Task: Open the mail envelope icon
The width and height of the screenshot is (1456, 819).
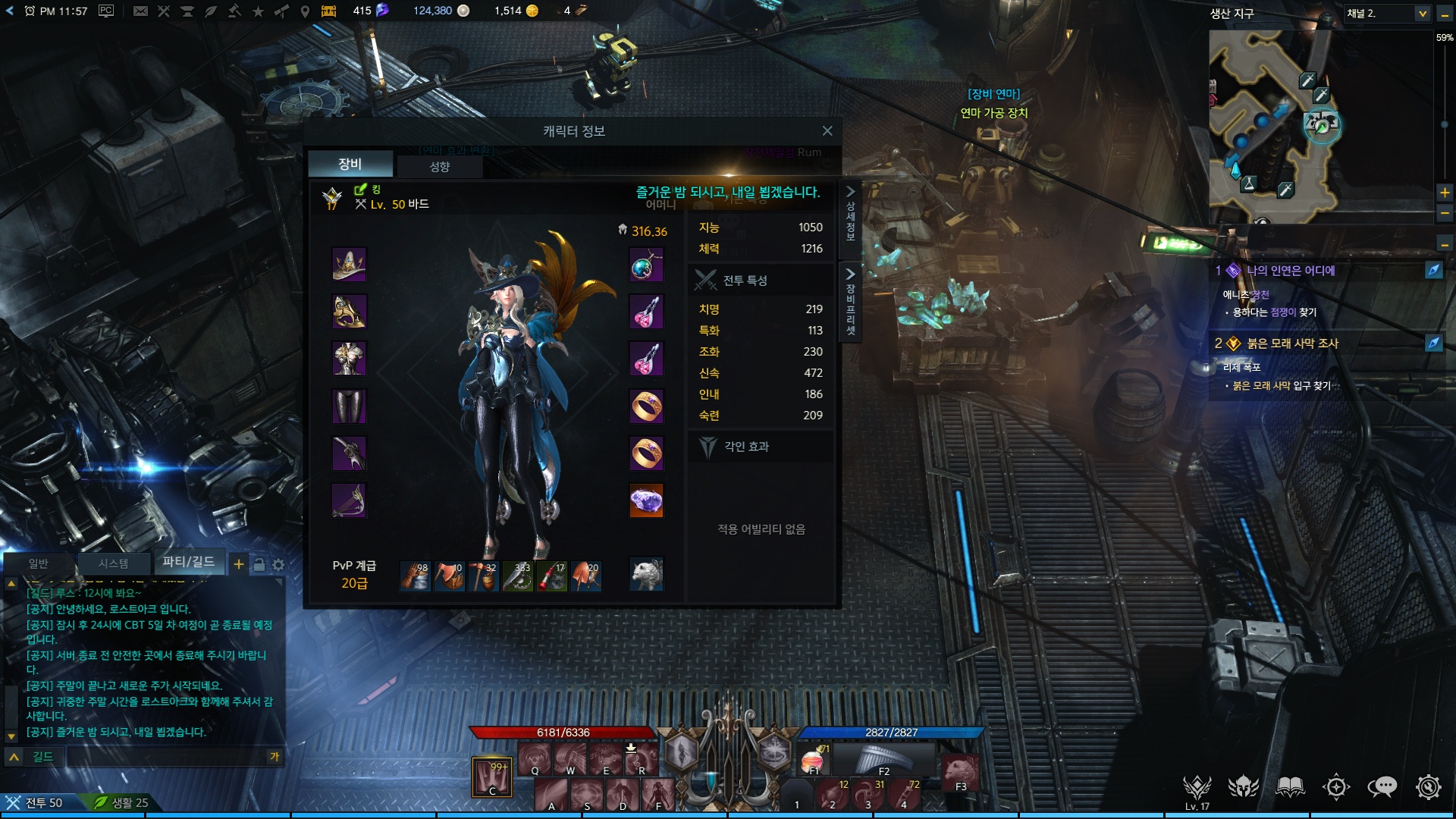Action: (x=140, y=11)
